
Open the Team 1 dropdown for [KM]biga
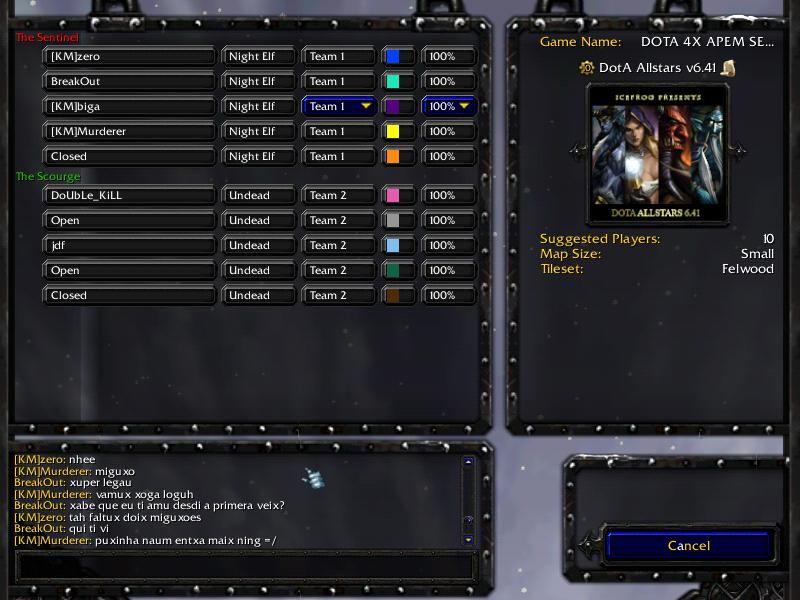[x=339, y=106]
